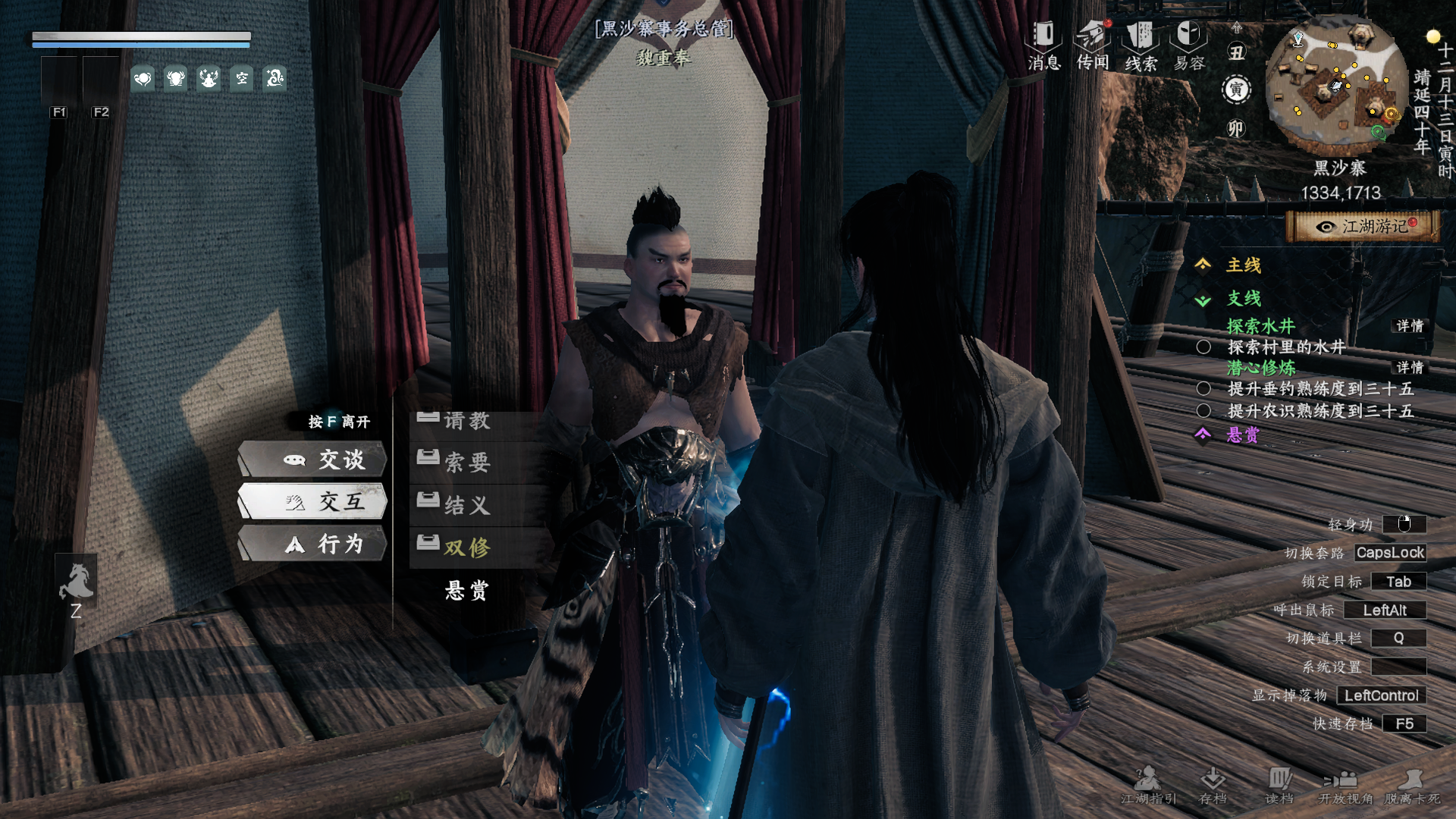
Task: Choose 请教 to ask for teaching
Action: pos(467,422)
